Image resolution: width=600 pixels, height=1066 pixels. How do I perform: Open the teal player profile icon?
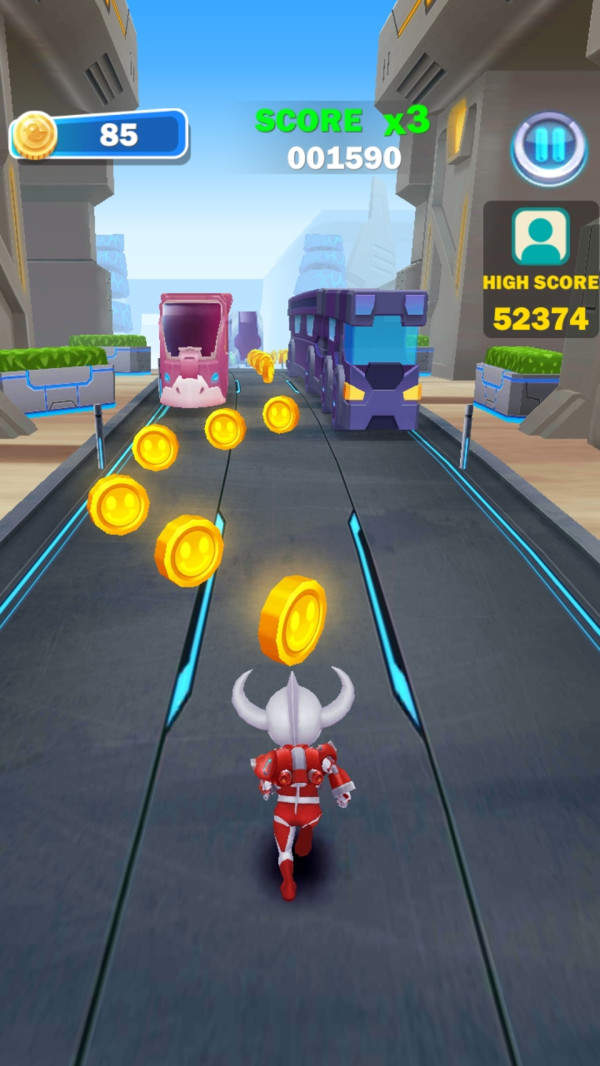click(540, 237)
